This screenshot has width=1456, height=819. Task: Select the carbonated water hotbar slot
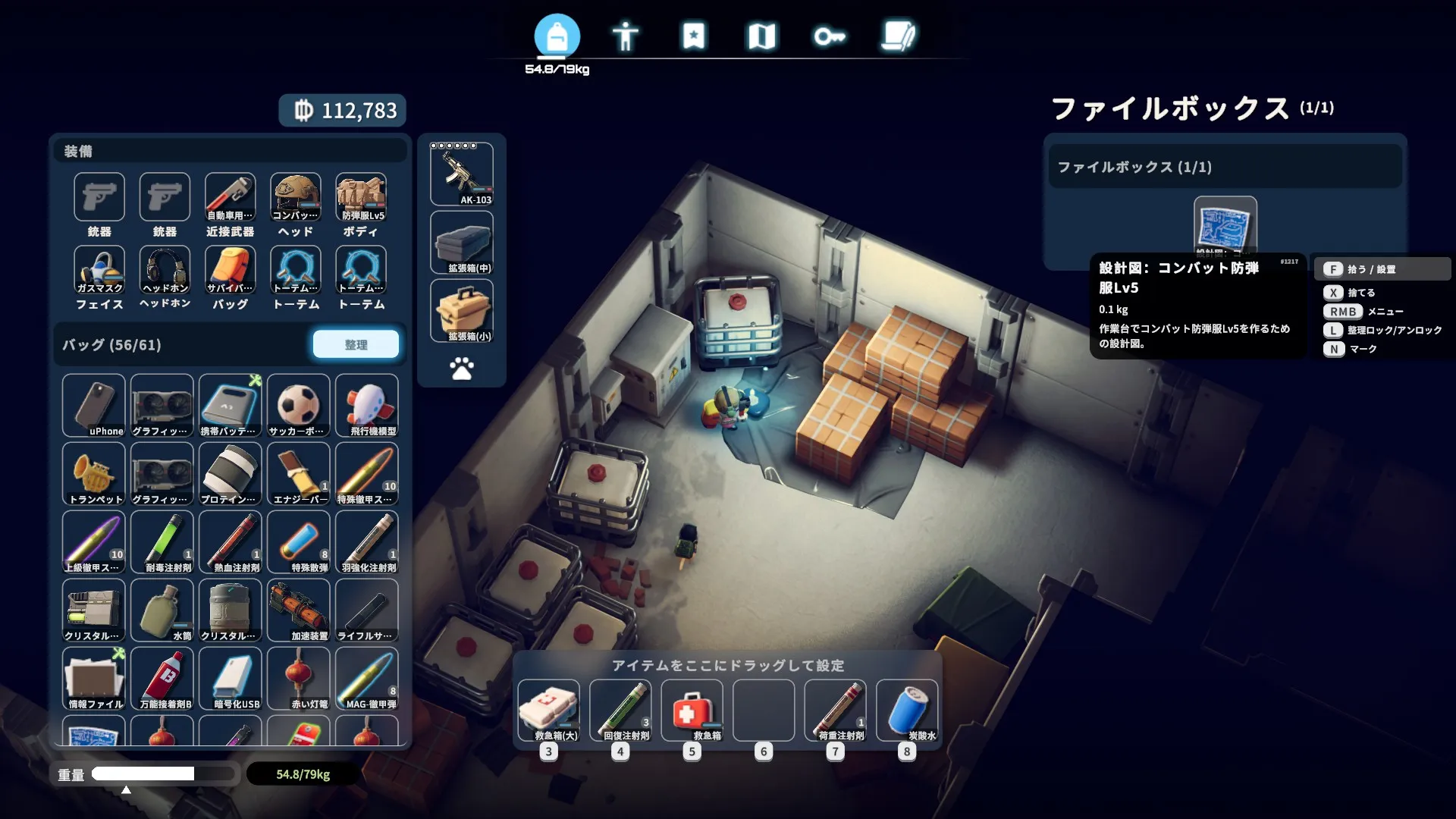pyautogui.click(x=907, y=711)
